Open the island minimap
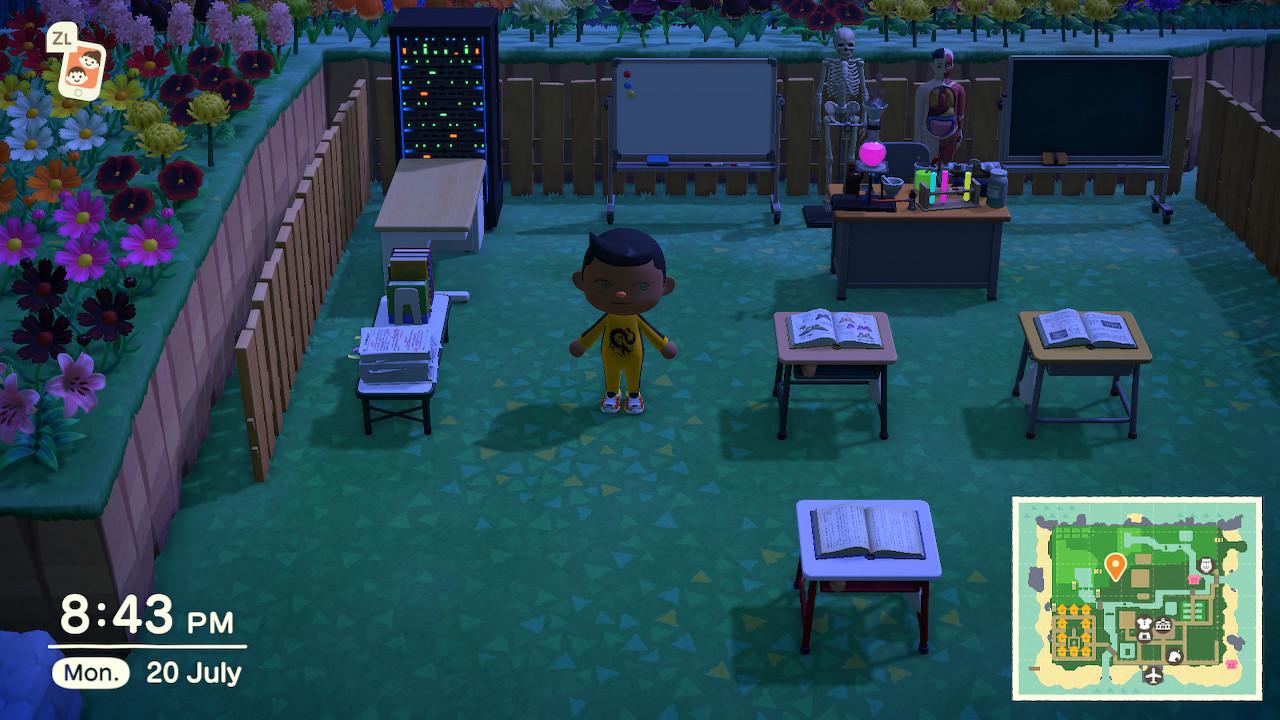 coord(1137,598)
